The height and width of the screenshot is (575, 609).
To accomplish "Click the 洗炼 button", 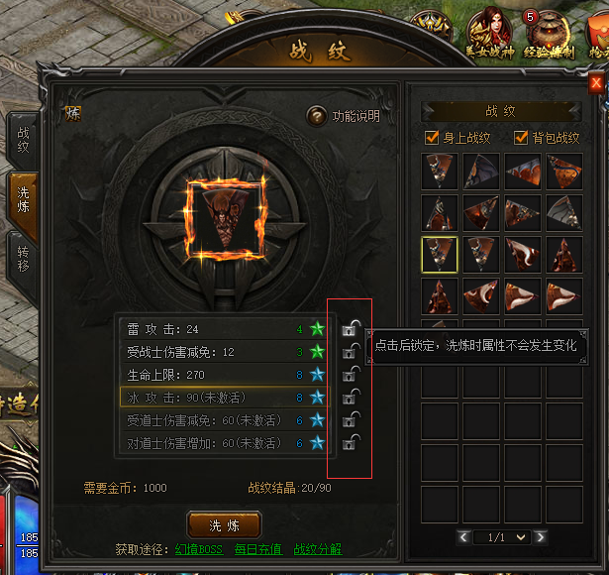I will coord(224,524).
